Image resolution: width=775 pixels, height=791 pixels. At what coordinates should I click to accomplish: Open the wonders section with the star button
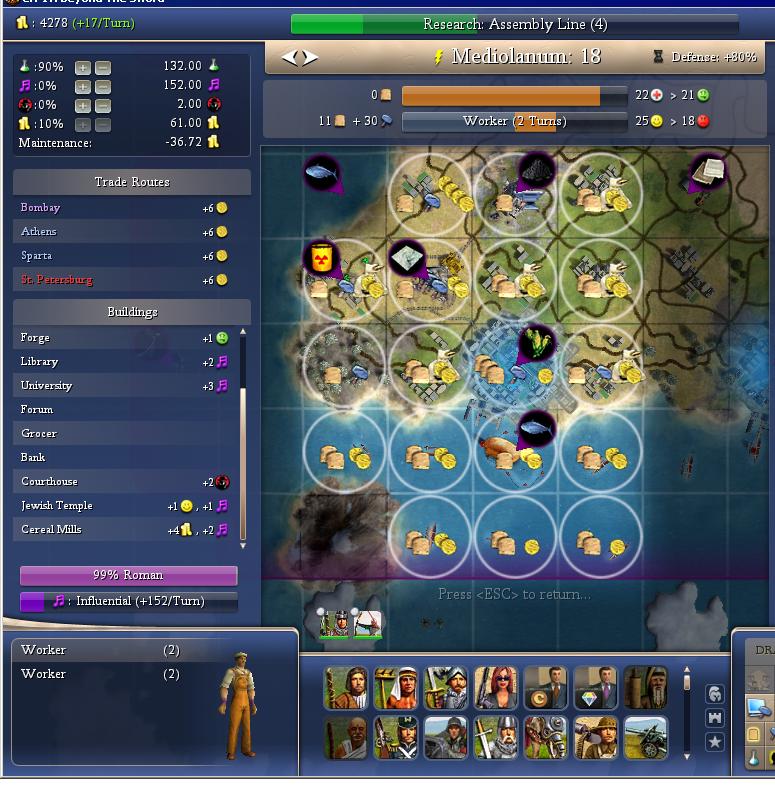click(x=714, y=741)
